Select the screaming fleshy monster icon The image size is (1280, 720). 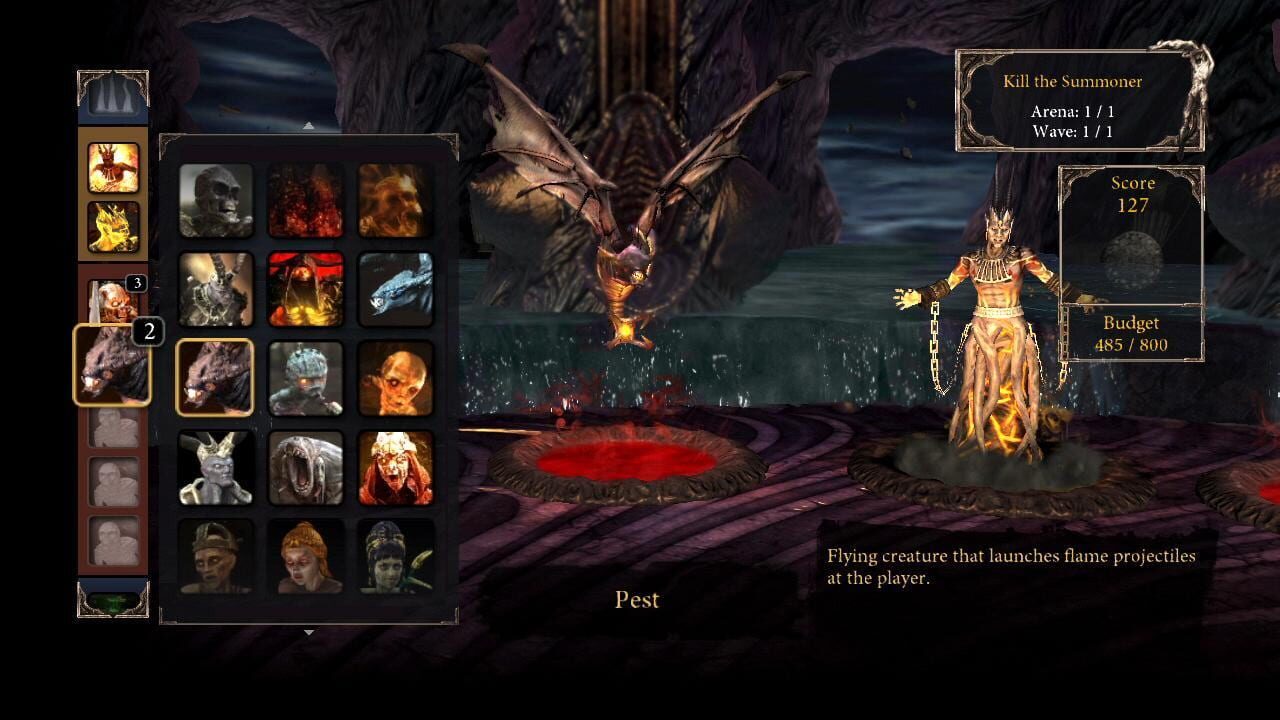click(306, 464)
